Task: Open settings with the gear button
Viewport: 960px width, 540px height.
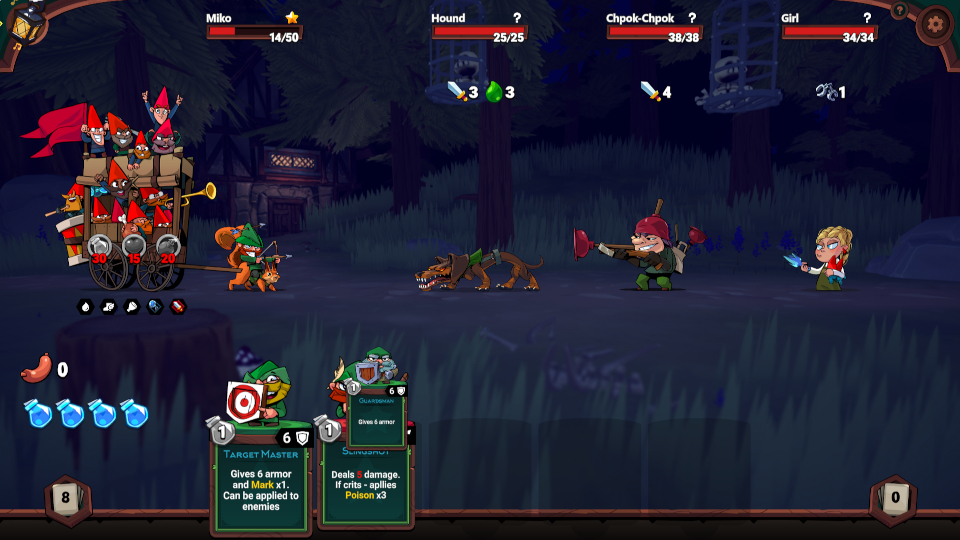Action: coord(935,24)
